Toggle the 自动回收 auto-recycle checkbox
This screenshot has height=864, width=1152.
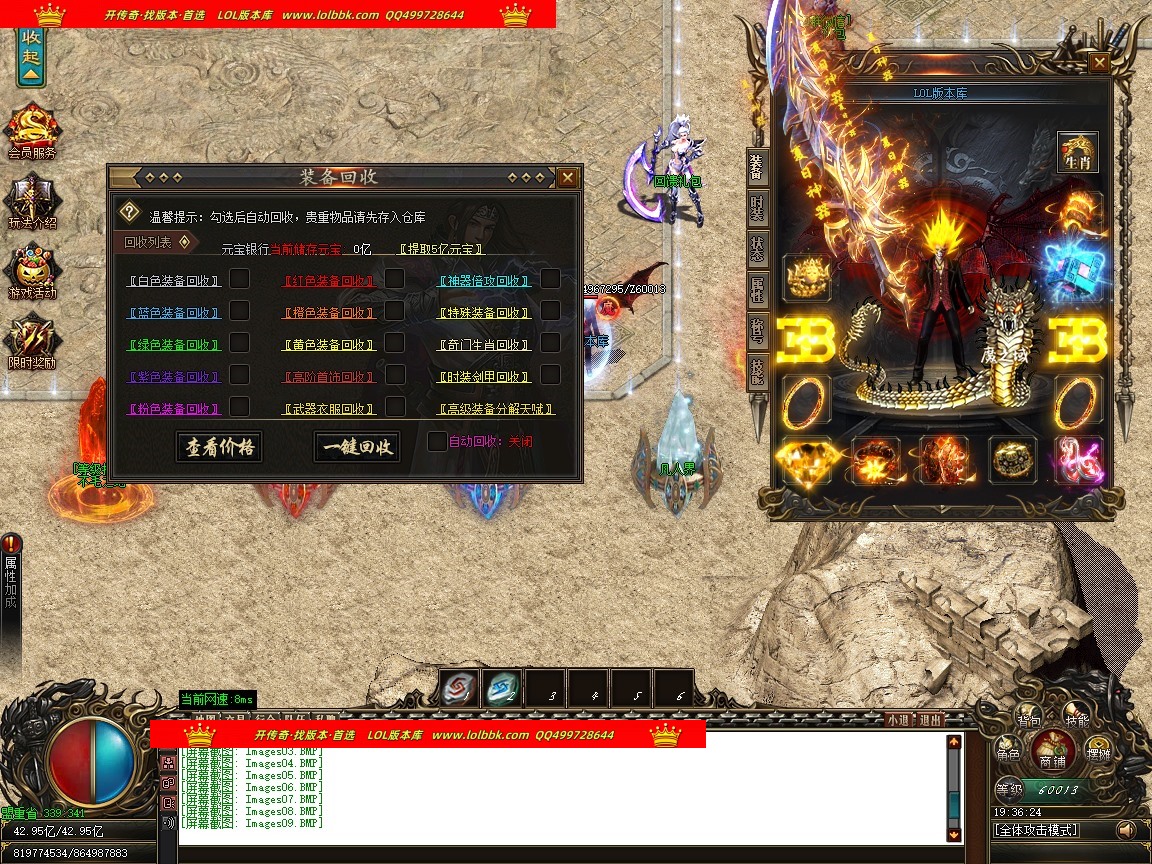437,441
